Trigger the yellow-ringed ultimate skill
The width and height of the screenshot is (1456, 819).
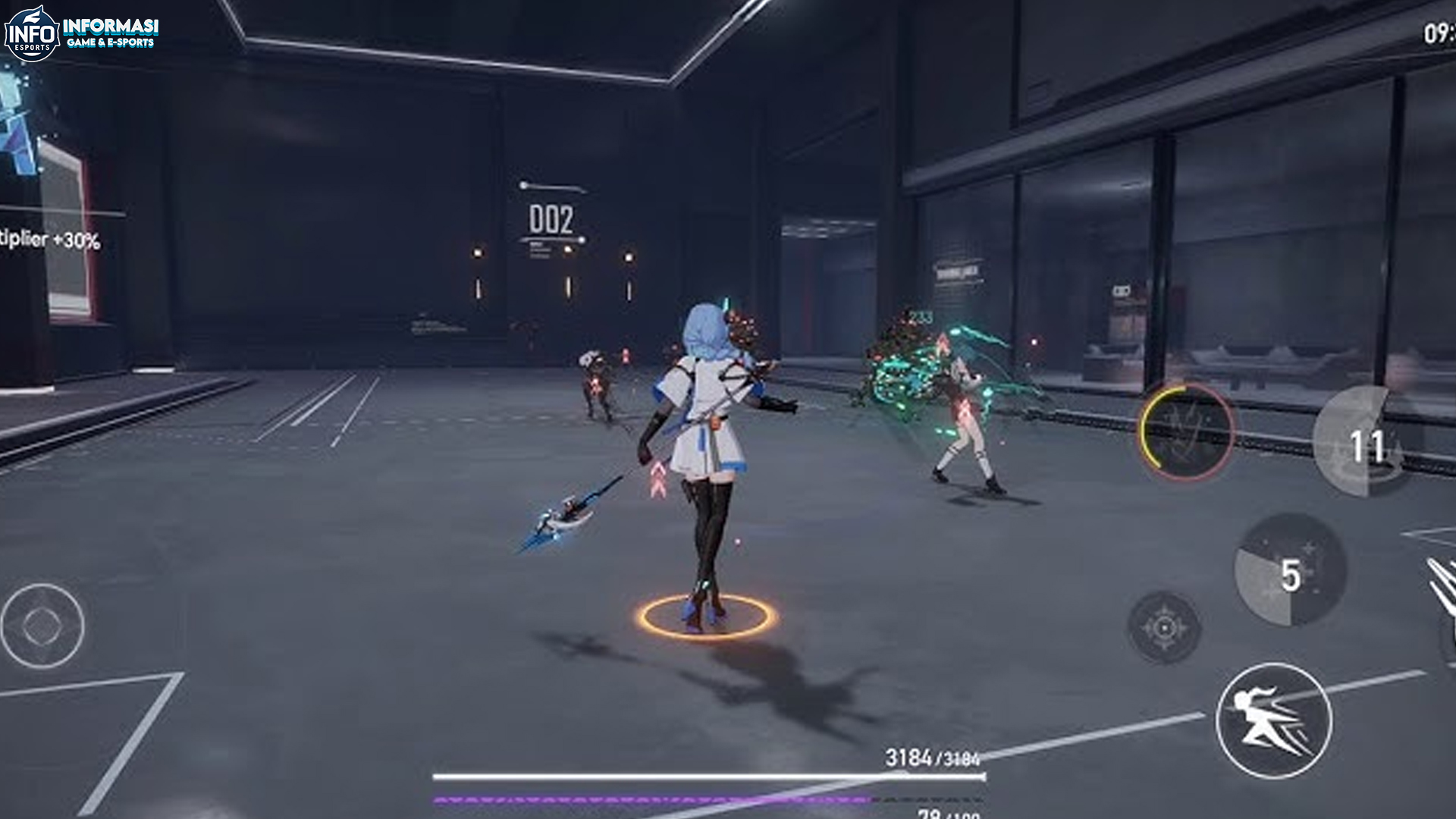(x=1186, y=431)
